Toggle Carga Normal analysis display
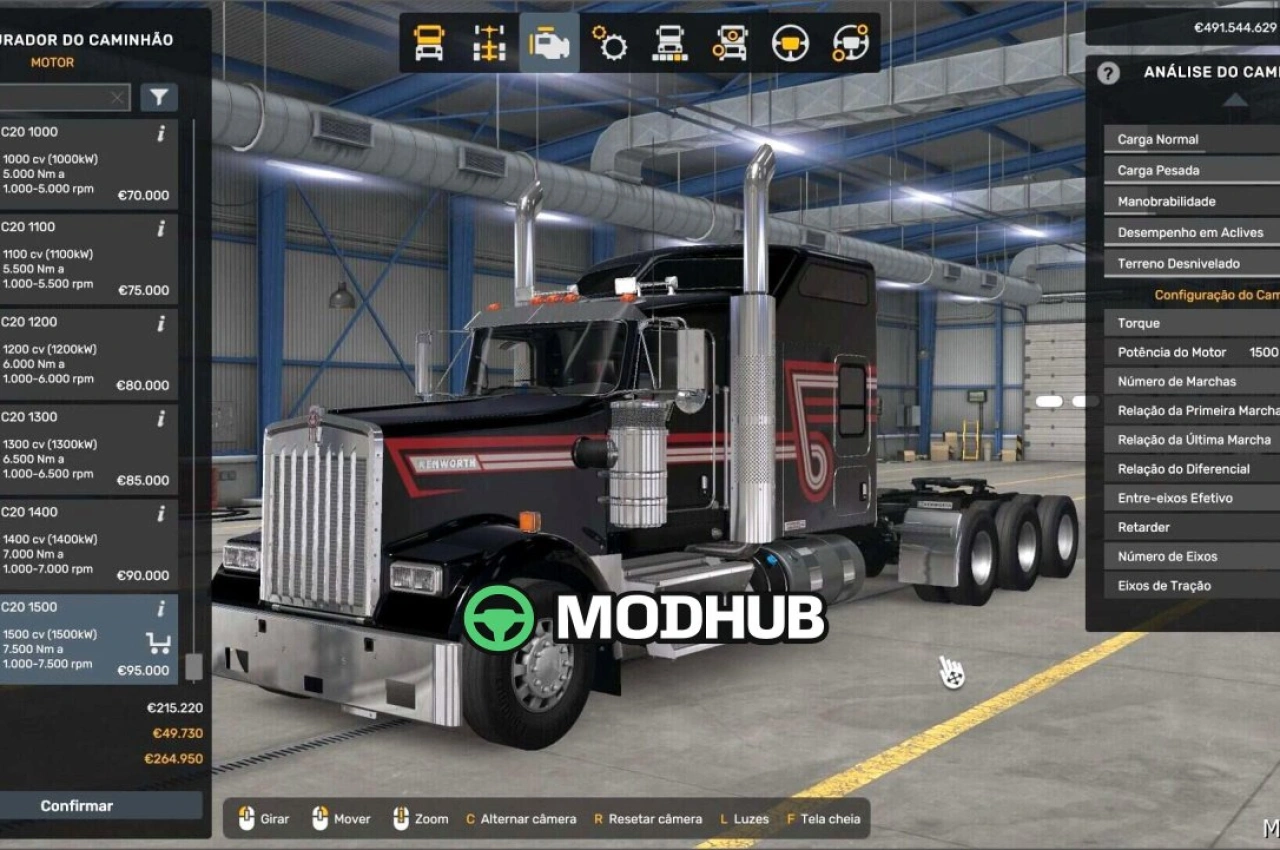 [1190, 138]
